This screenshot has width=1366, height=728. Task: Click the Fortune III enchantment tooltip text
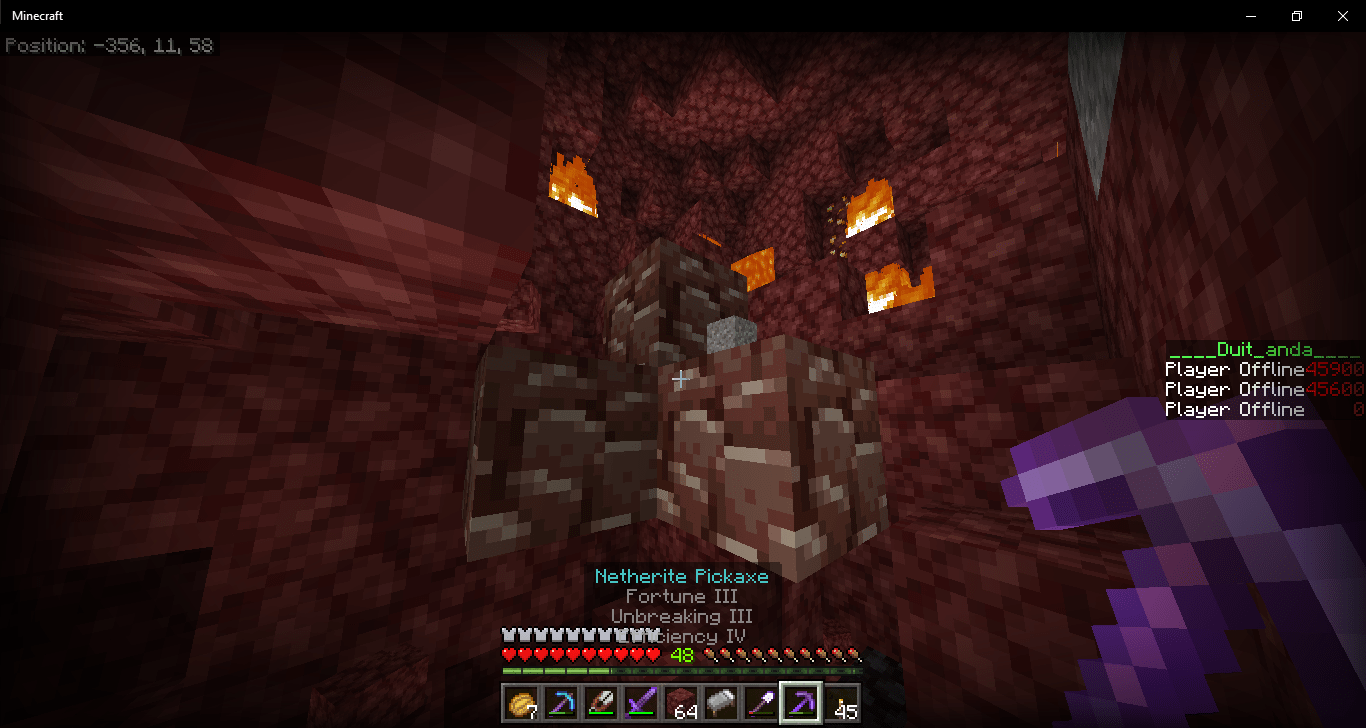pyautogui.click(x=680, y=596)
